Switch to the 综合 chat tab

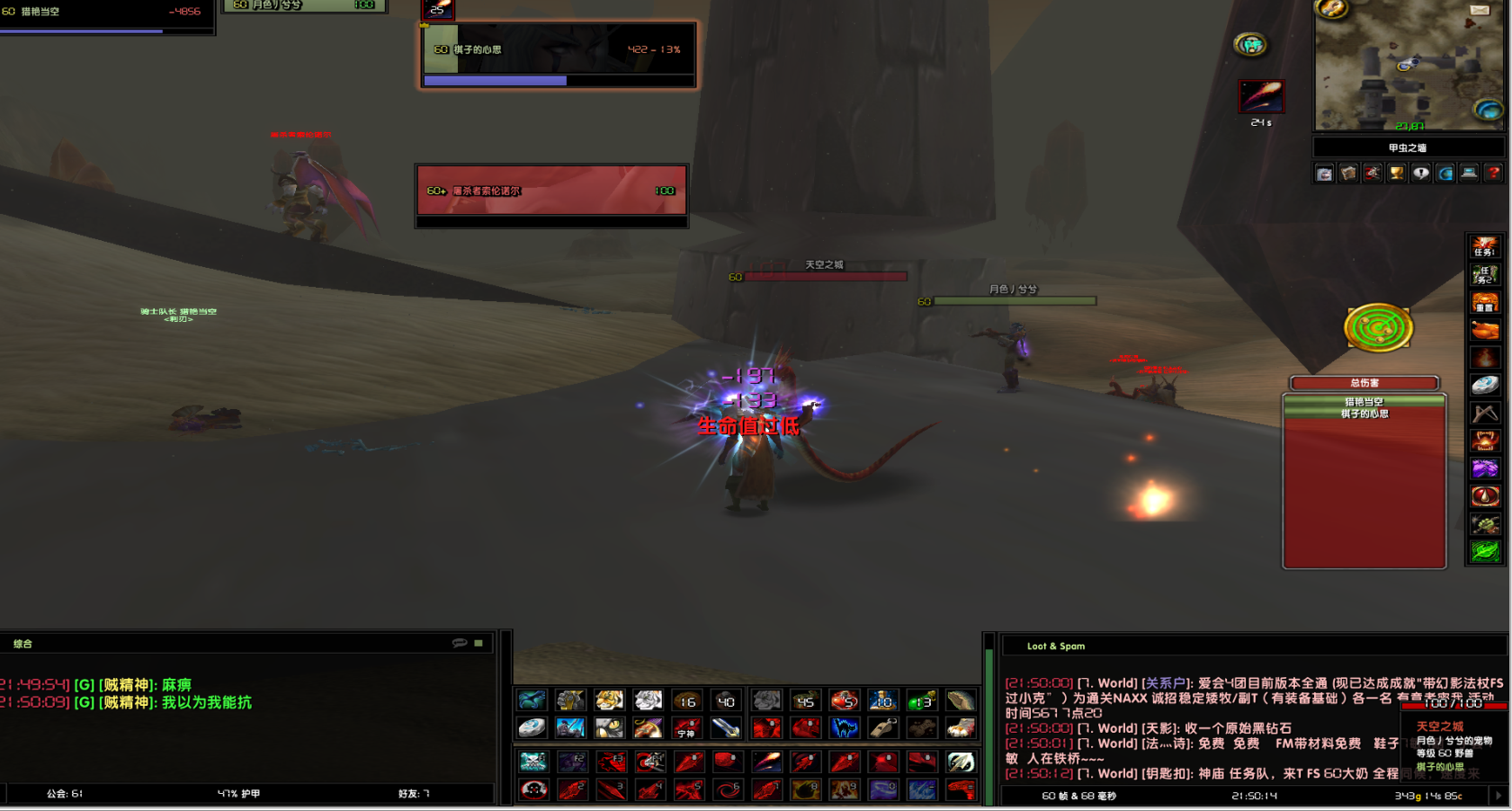pos(22,644)
